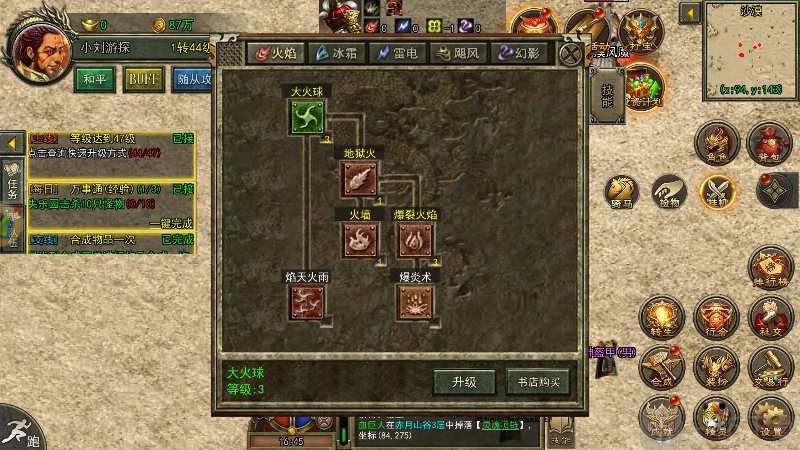Select the 焰天火雨 fire rain skill

point(307,301)
